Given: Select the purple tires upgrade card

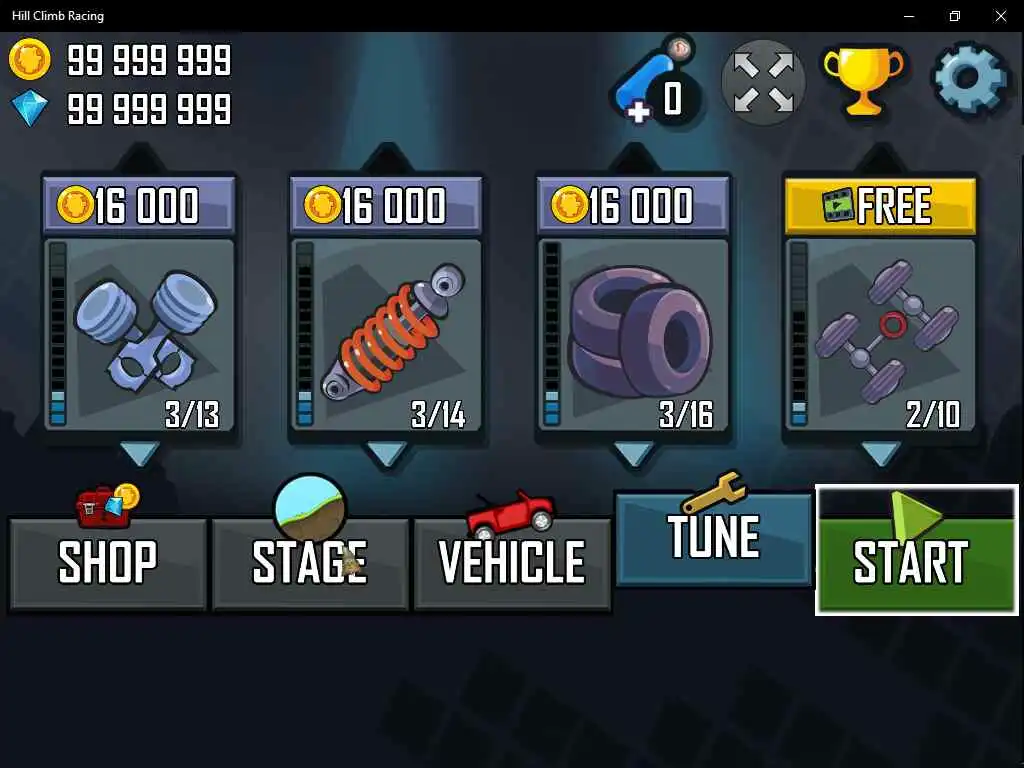Looking at the screenshot, I should [633, 335].
